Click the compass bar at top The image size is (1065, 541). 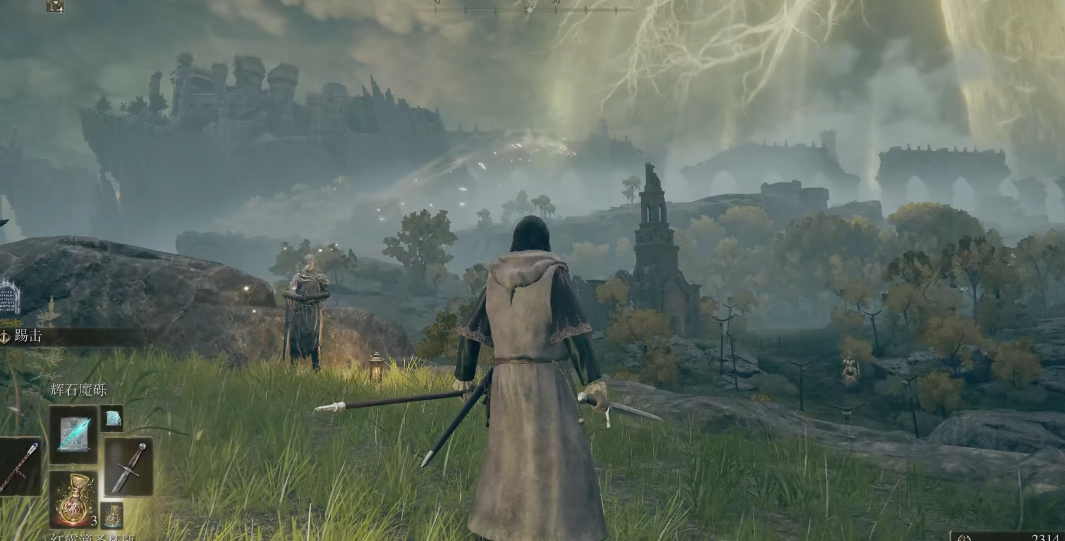tap(532, 8)
